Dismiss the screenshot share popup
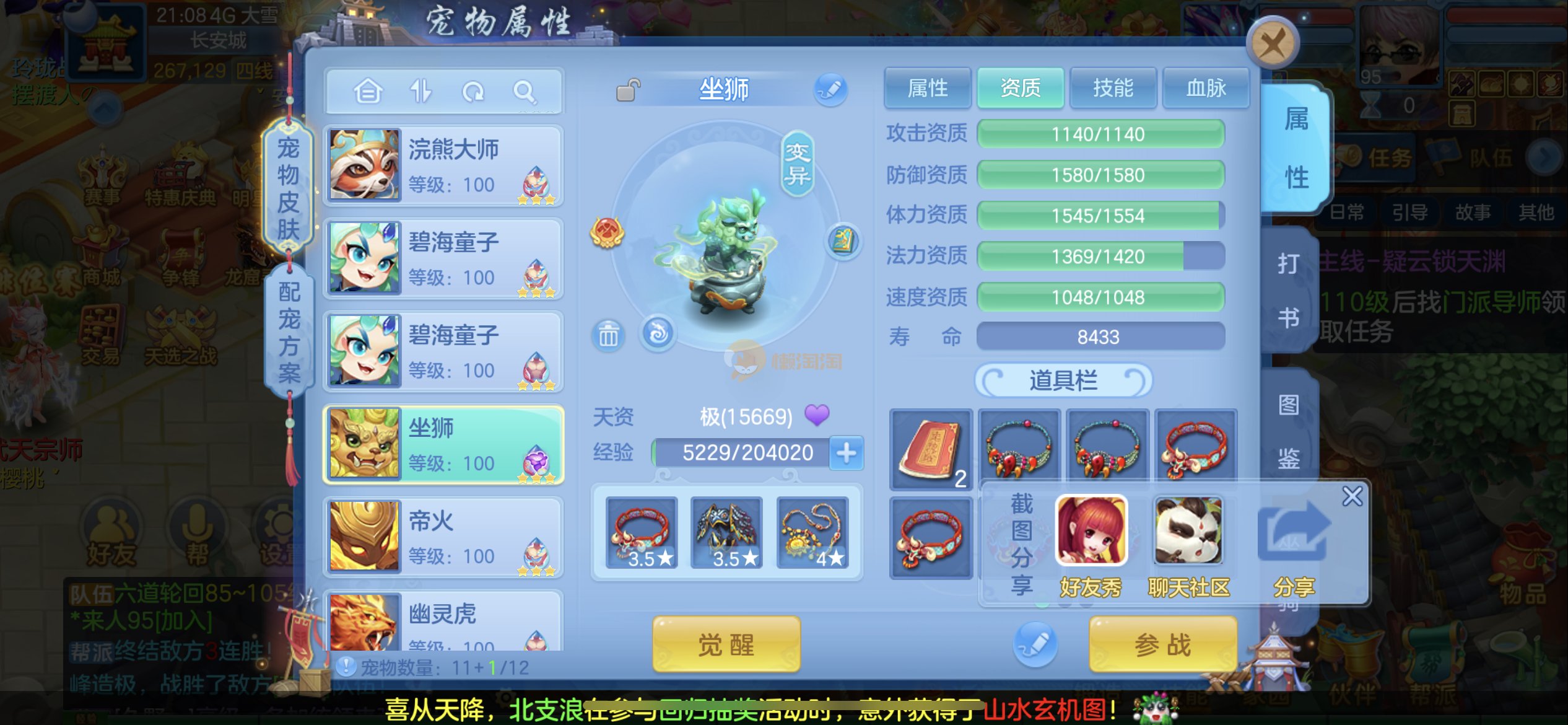The width and height of the screenshot is (1568, 725). click(1352, 496)
